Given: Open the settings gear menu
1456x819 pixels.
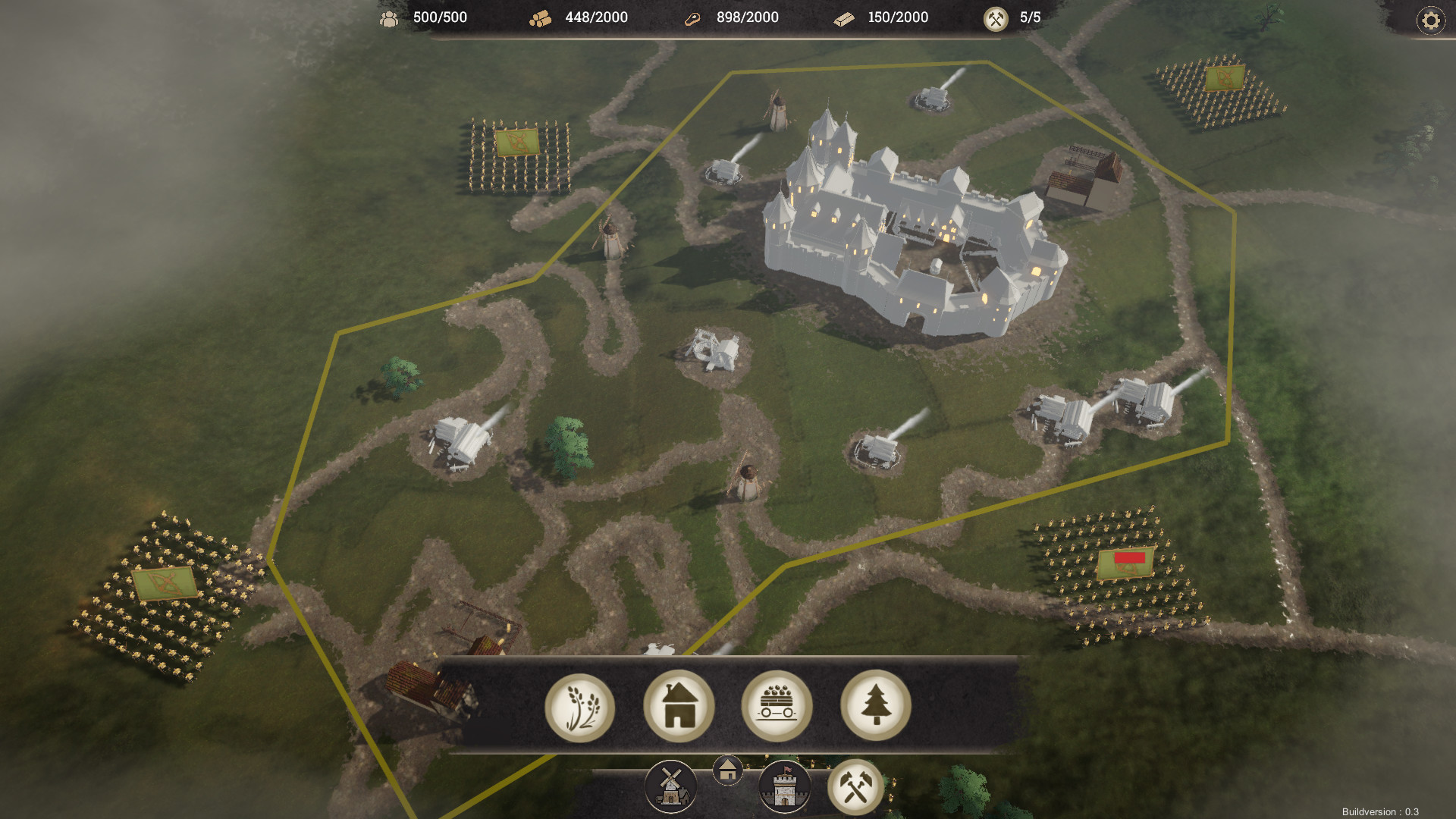Looking at the screenshot, I should [1430, 20].
